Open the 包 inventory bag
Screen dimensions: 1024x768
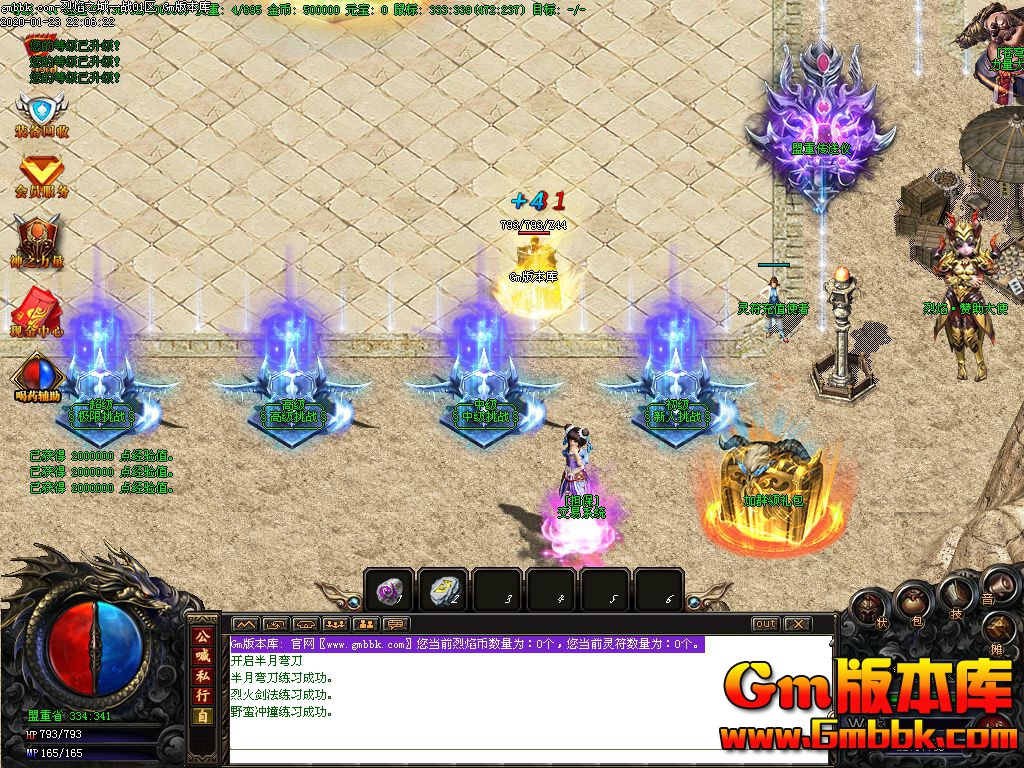[x=914, y=603]
